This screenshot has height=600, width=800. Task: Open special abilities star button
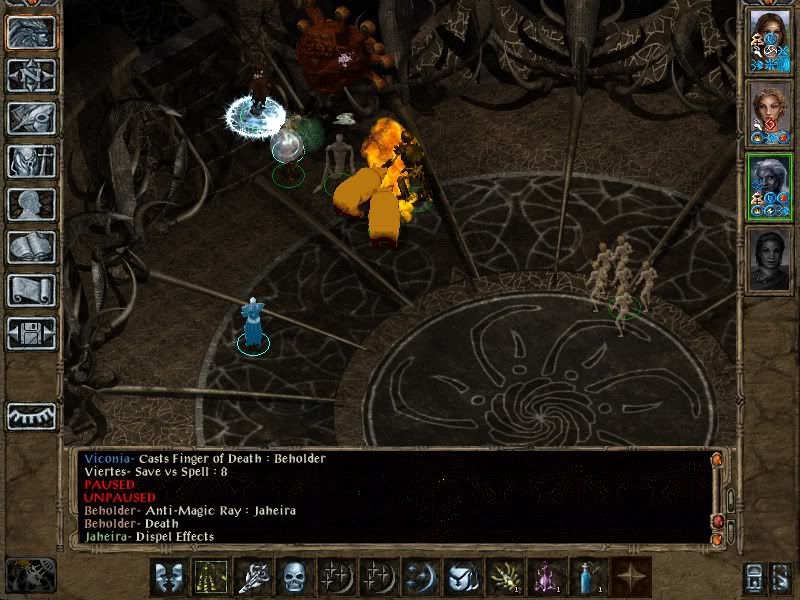tap(631, 577)
